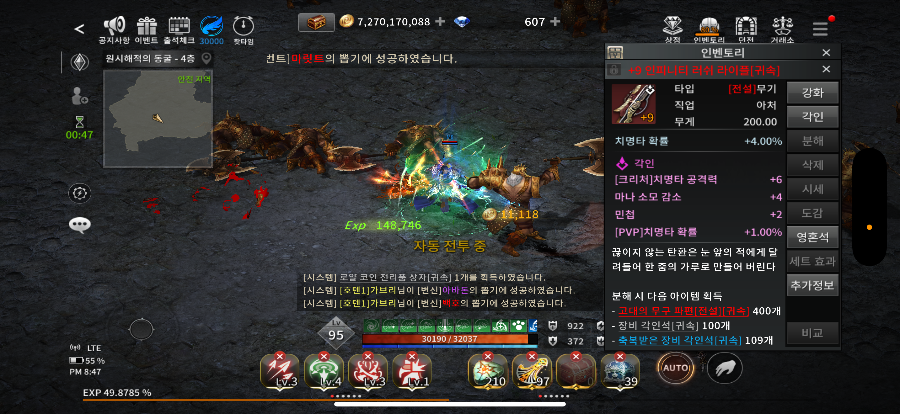Select the 영혼석 soul stone button
The height and width of the screenshot is (414, 900).
pos(812,237)
